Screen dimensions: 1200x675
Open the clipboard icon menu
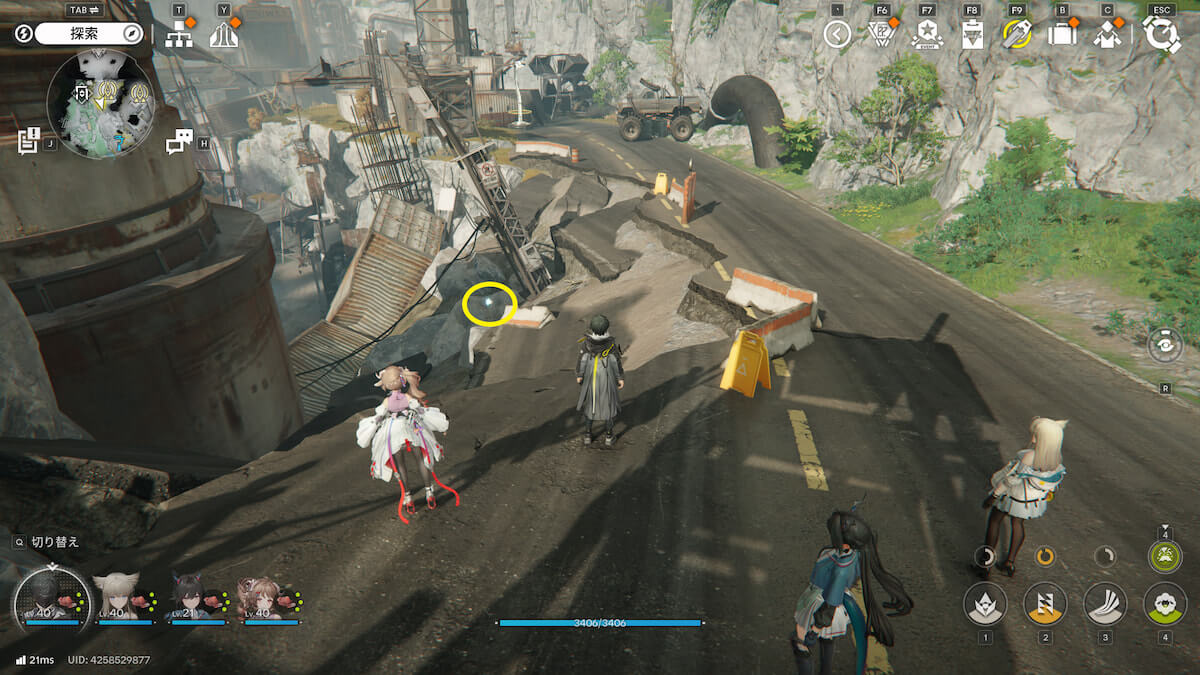click(971, 35)
